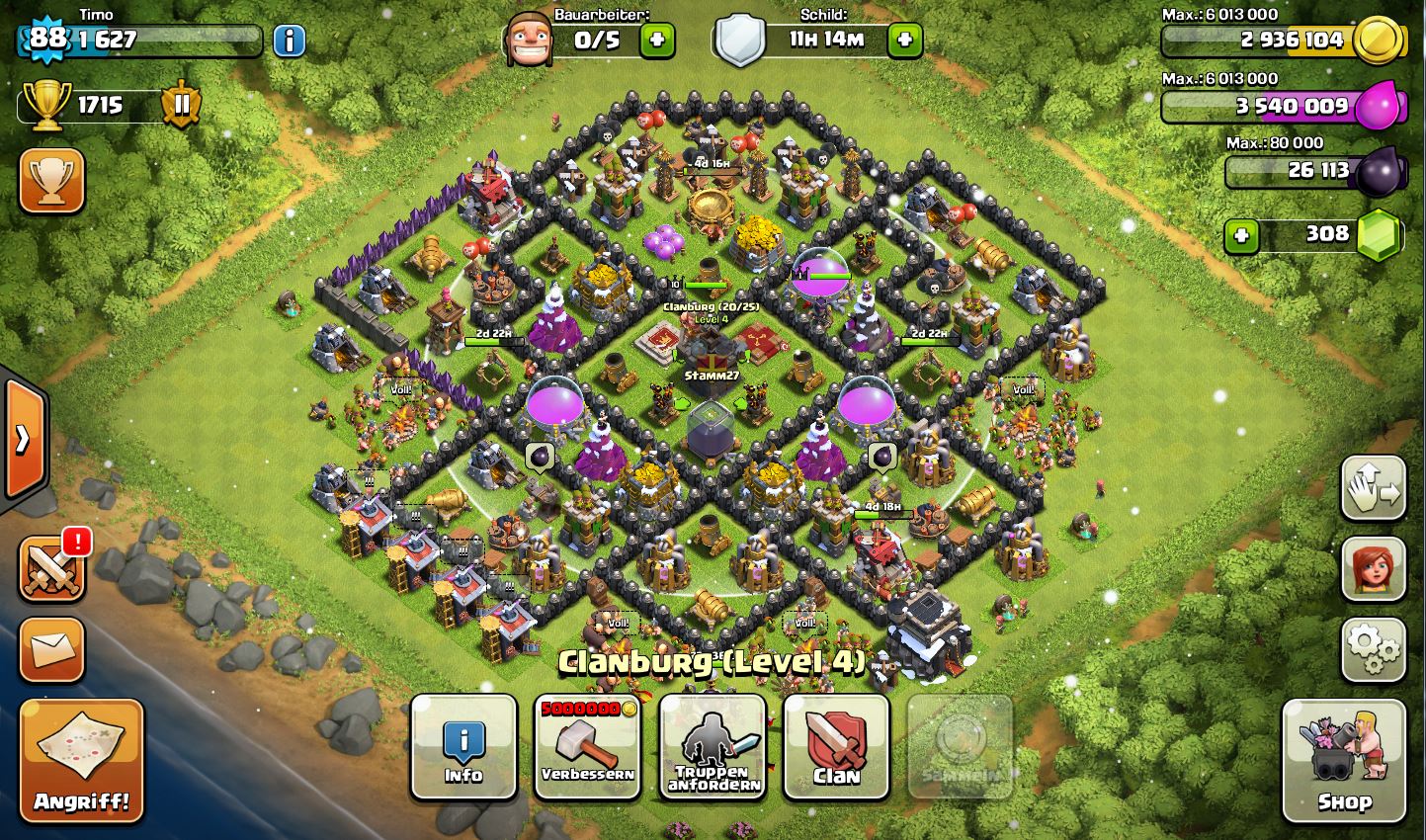Add shield time with the green plus
The image size is (1426, 840).
904,41
